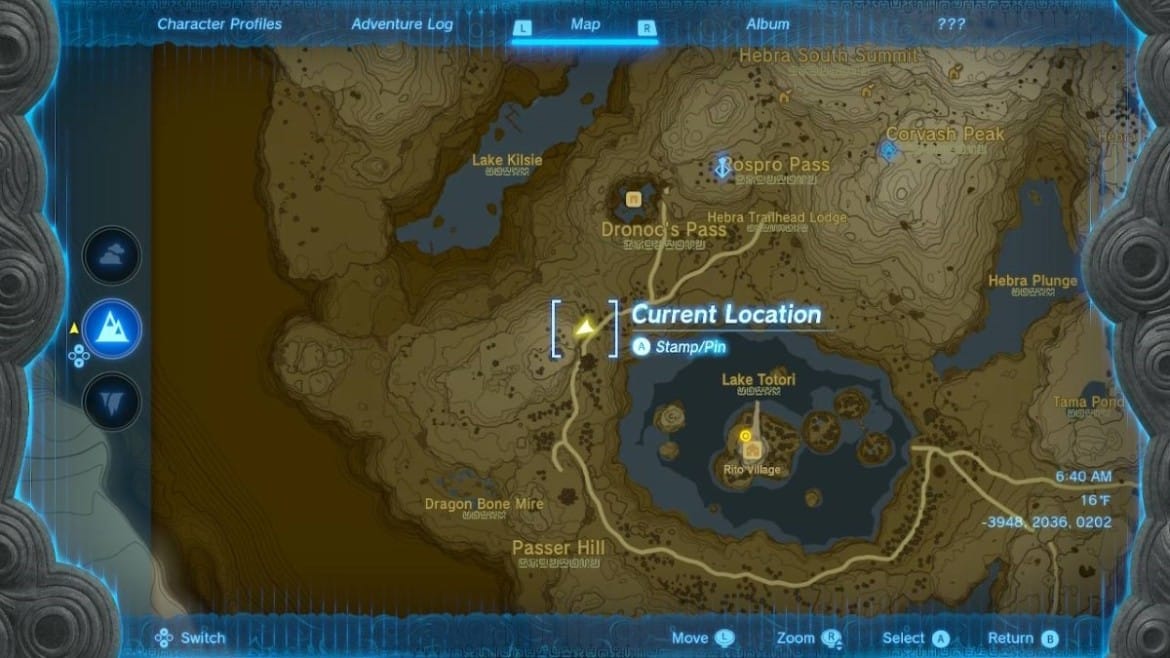Image resolution: width=1170 pixels, height=658 pixels.
Task: Select the Surface mountain layer icon
Action: pyautogui.click(x=111, y=328)
